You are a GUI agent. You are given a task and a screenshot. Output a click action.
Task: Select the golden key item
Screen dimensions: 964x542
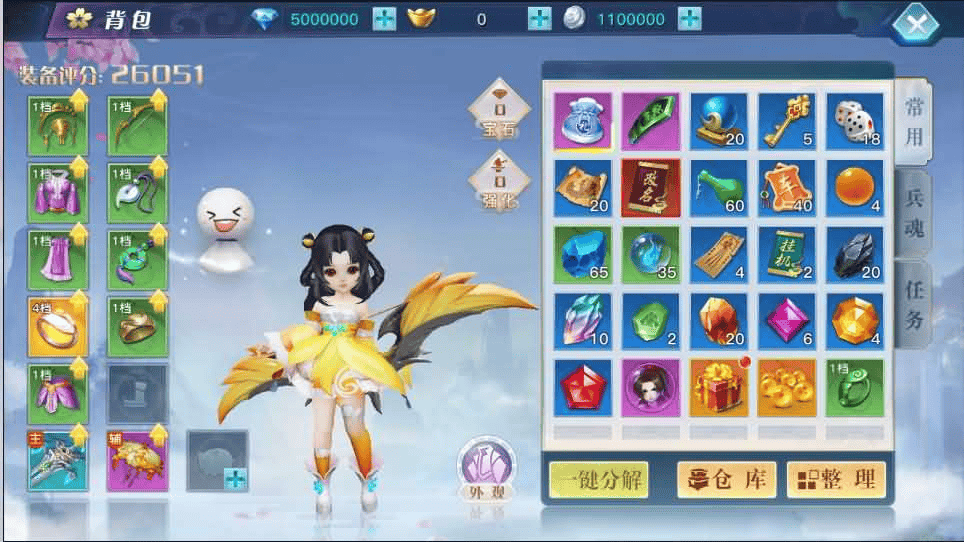pyautogui.click(x=786, y=122)
